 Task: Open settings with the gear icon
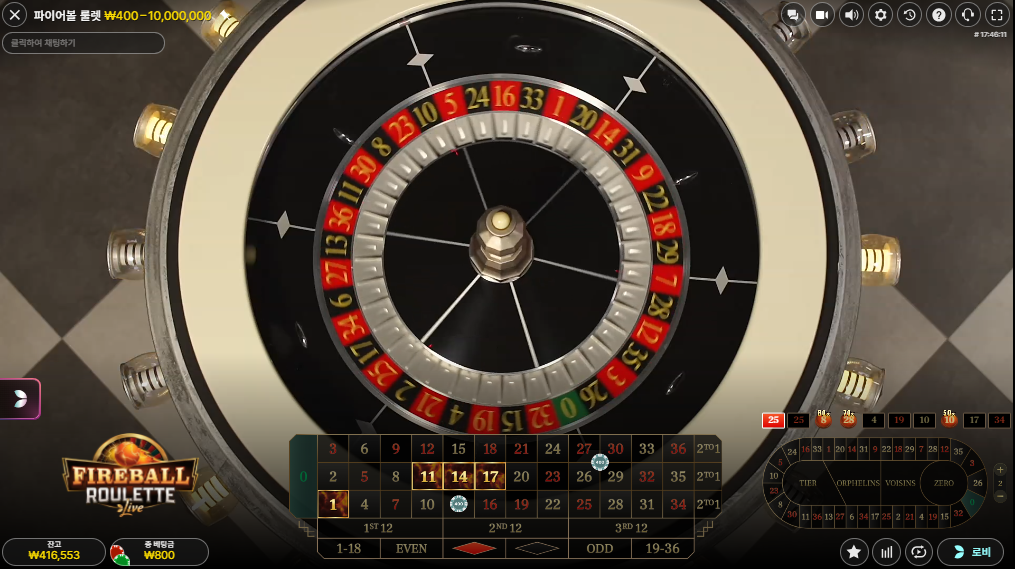pyautogui.click(x=880, y=14)
